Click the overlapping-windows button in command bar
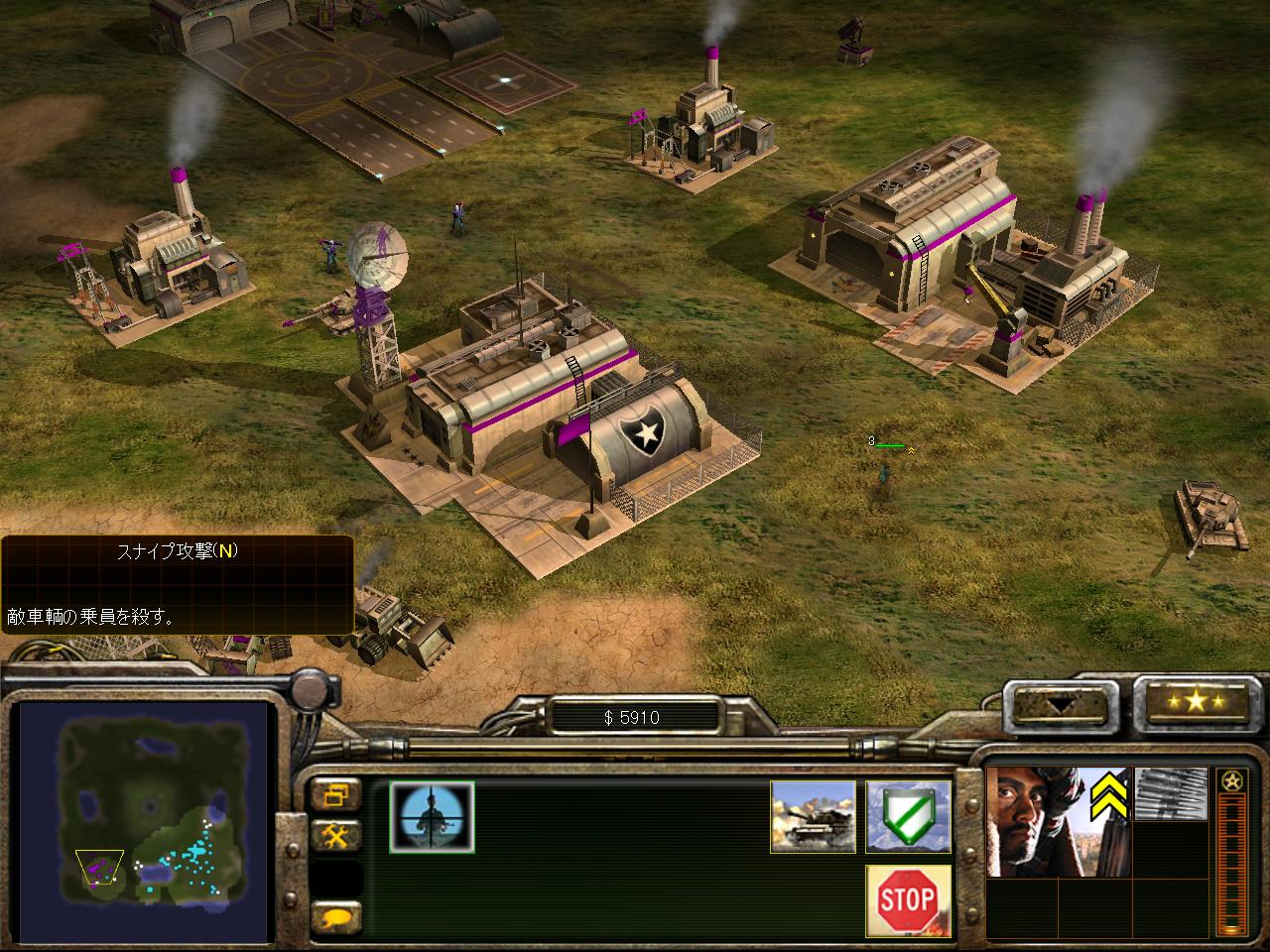 [336, 794]
